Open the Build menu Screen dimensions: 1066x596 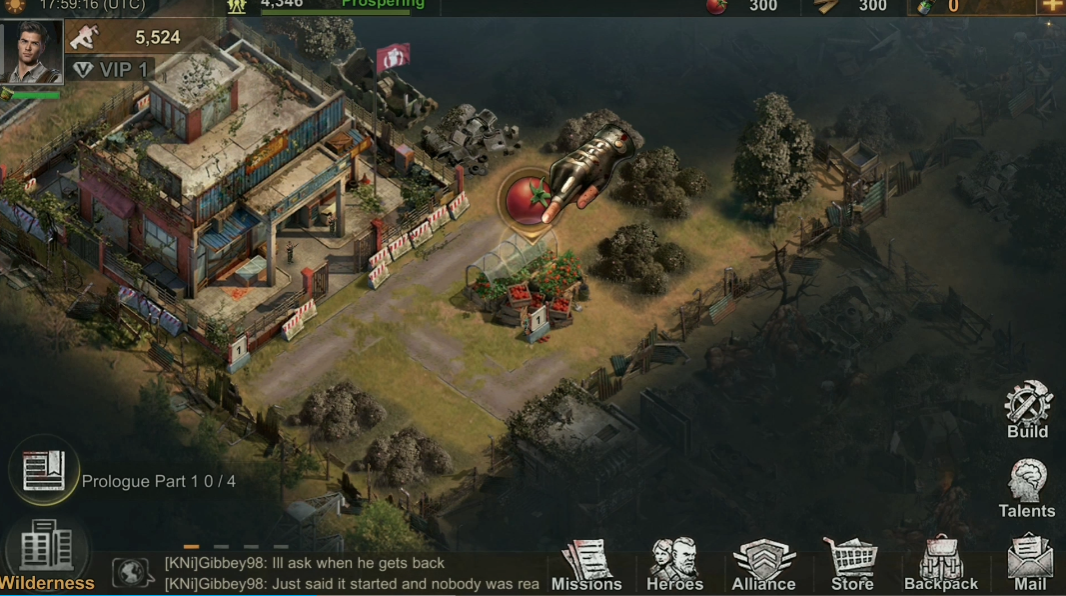(x=1028, y=409)
